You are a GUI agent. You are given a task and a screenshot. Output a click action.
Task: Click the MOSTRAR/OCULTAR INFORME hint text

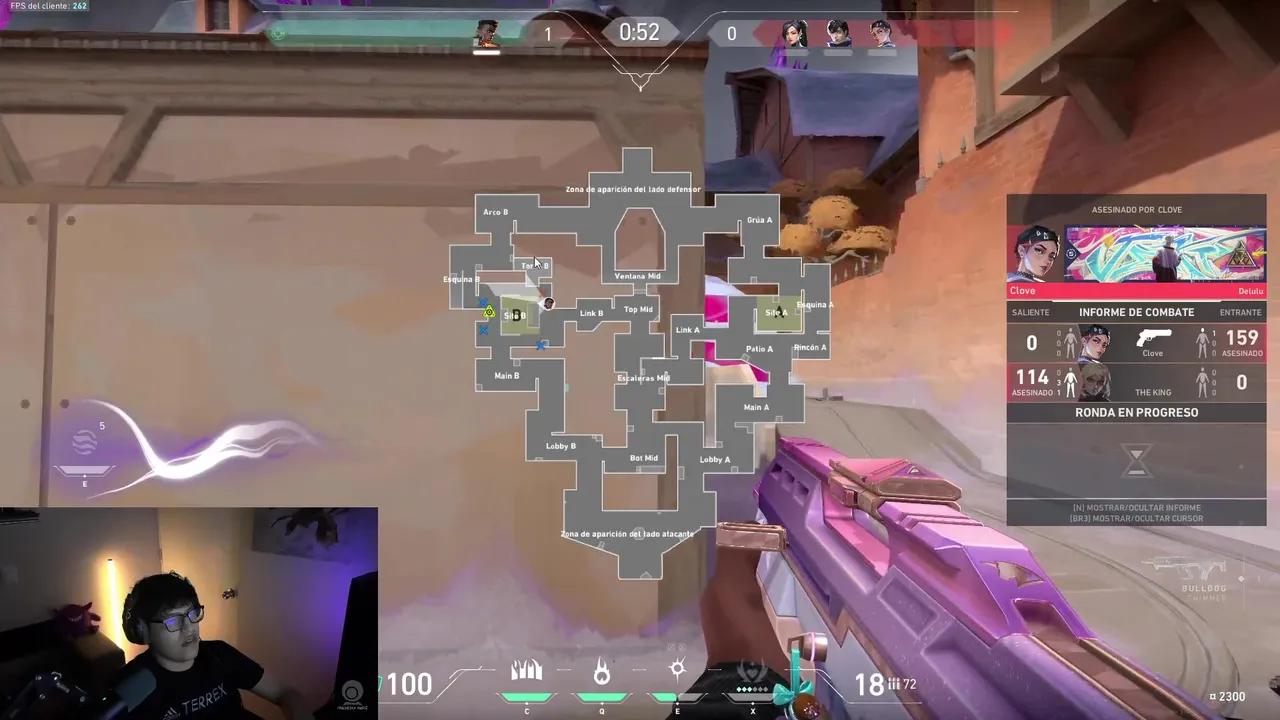1136,507
